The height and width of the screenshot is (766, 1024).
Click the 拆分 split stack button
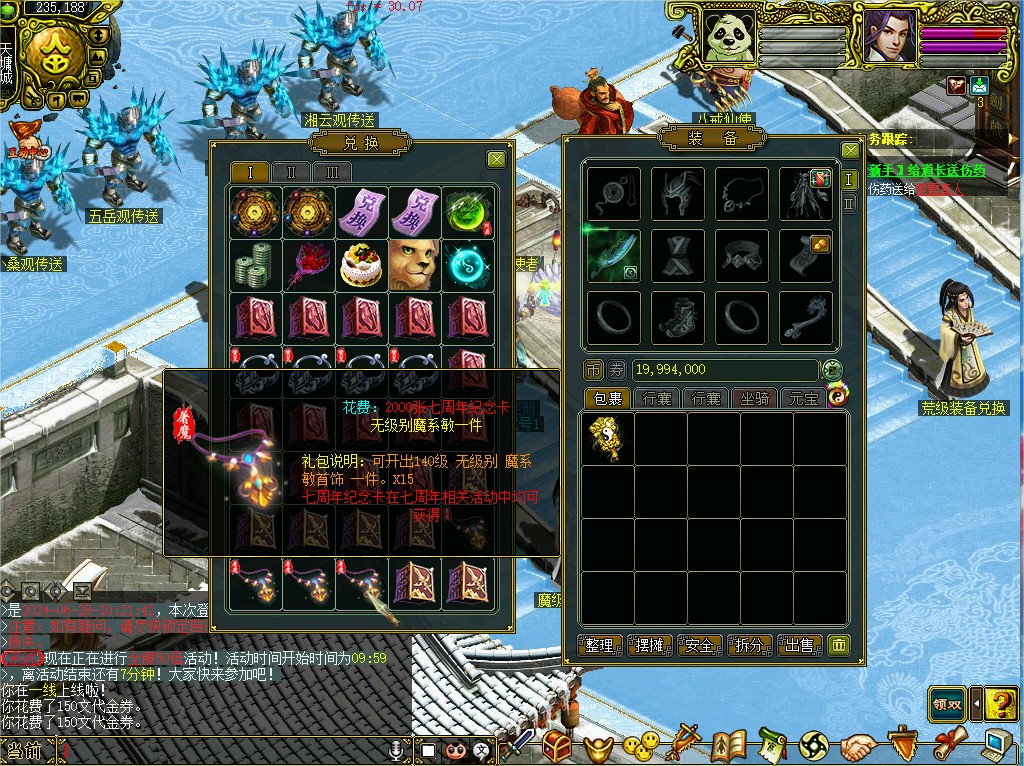click(750, 645)
